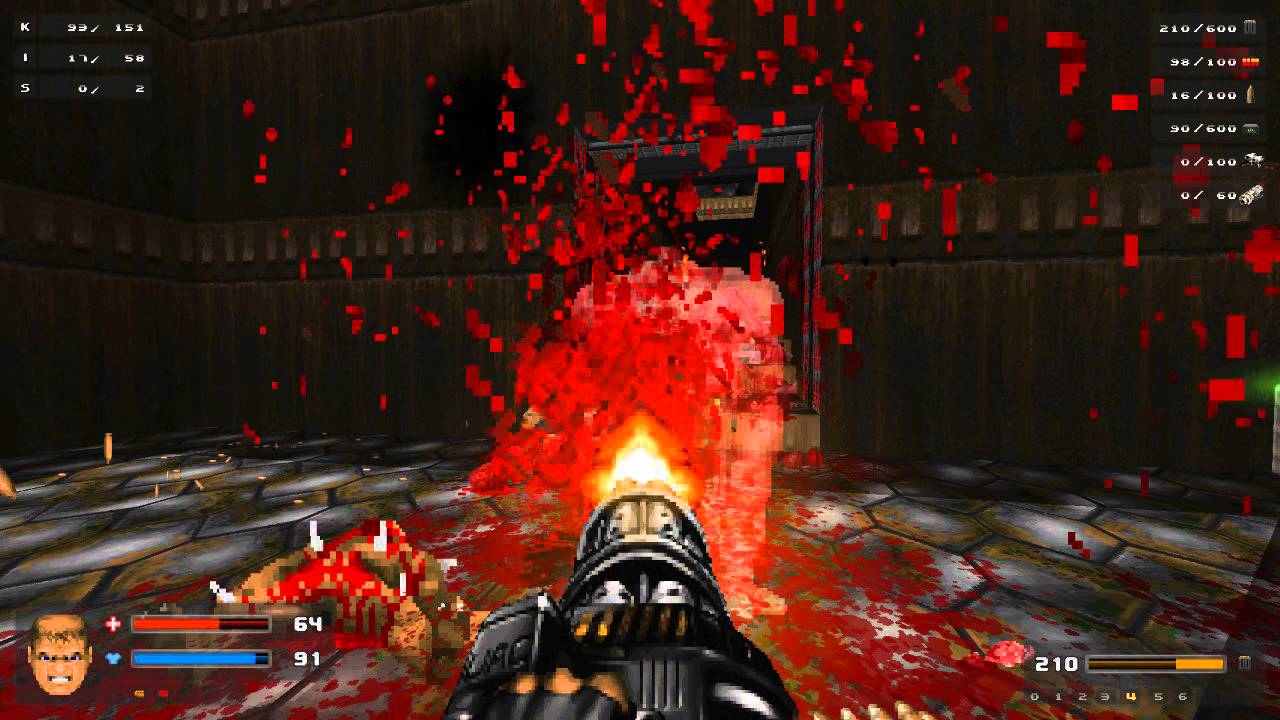The image size is (1280, 720).
Task: Select the bullet clip icon beside 210/600
Action: [x=1250, y=28]
